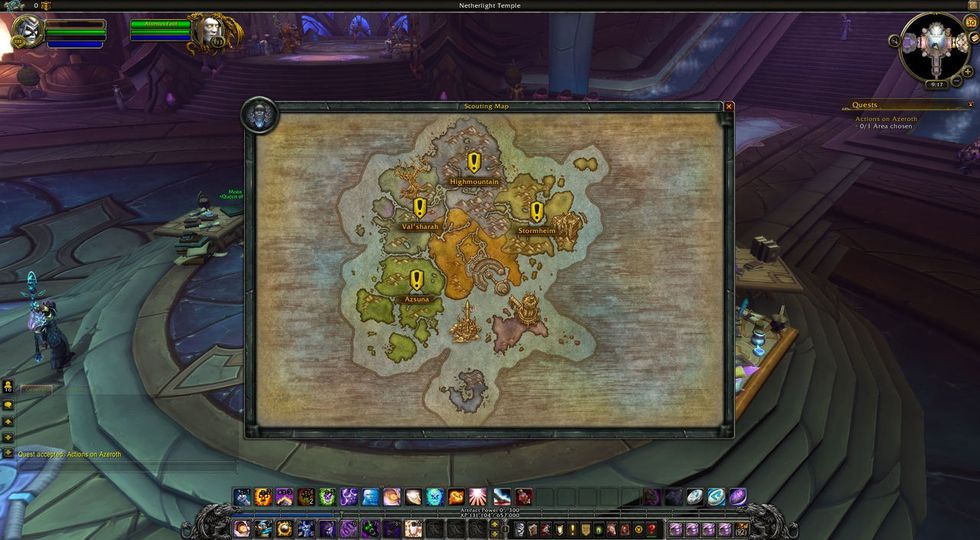Choose the Azsuna zone marker
Viewport: 980px width, 540px height.
[x=416, y=280]
